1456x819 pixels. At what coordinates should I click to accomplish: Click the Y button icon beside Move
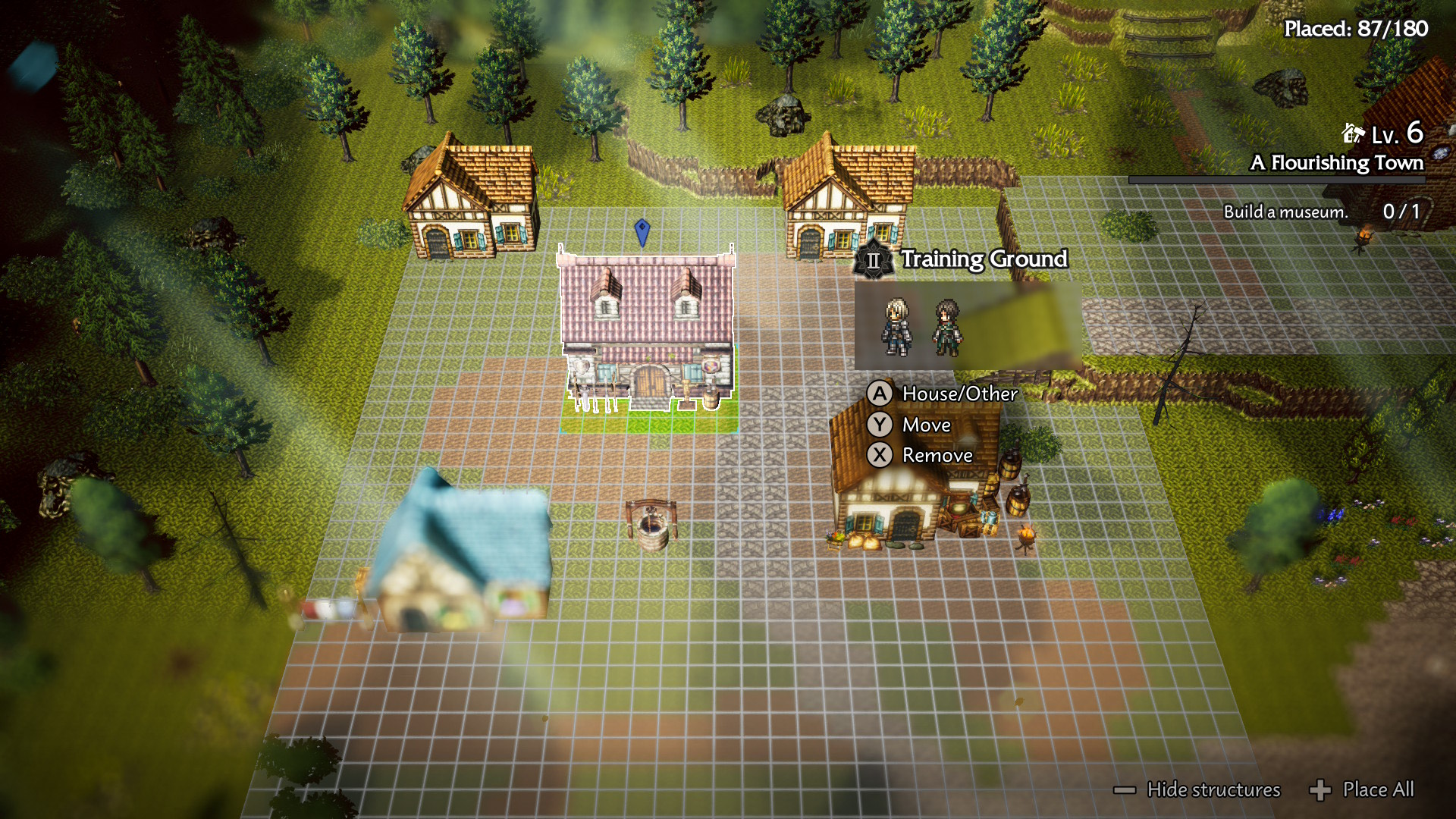click(x=880, y=425)
